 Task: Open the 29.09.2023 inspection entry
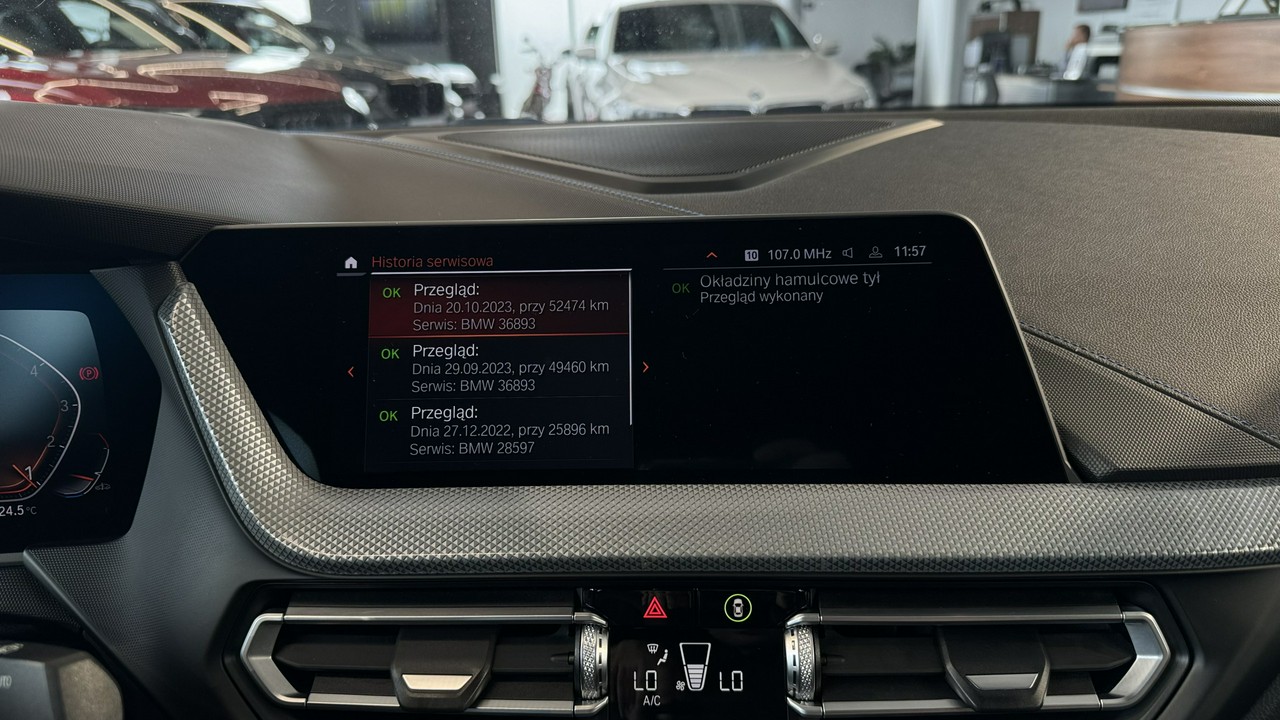[500, 367]
